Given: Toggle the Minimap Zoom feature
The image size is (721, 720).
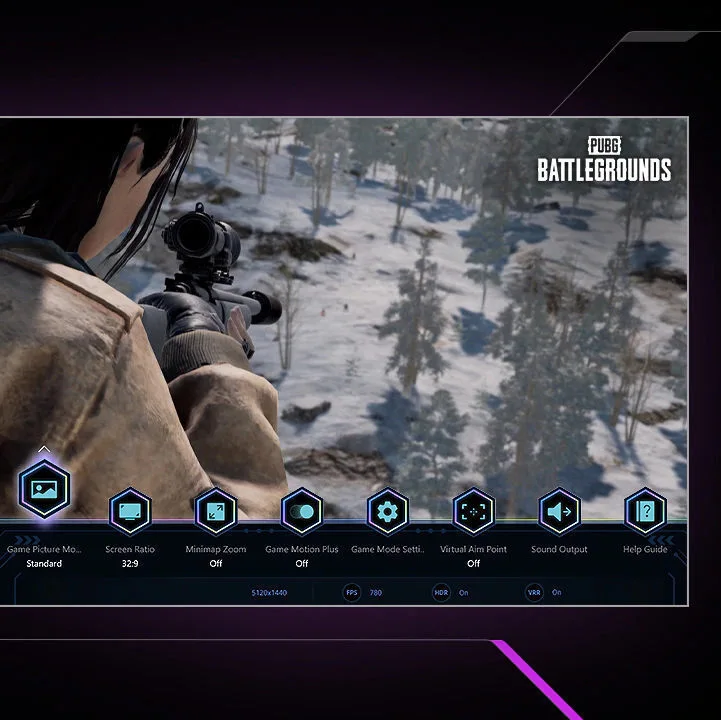Looking at the screenshot, I should 215,512.
